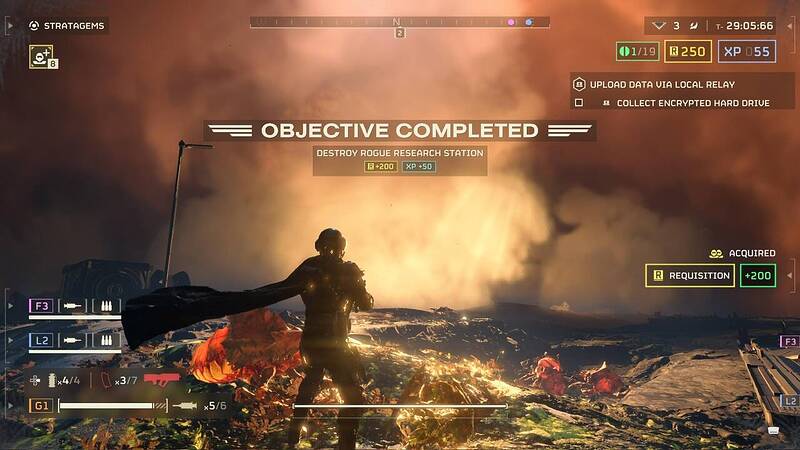Click the compass bar at the top
The height and width of the screenshot is (450, 800).
click(399, 21)
